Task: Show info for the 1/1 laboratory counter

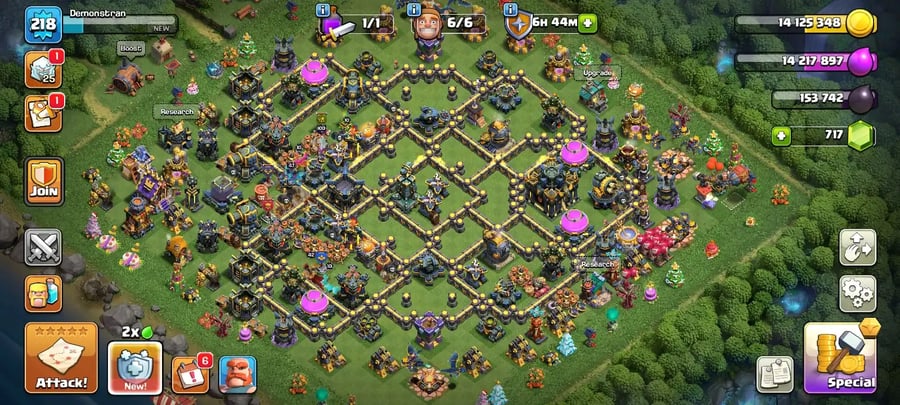Action: point(323,10)
